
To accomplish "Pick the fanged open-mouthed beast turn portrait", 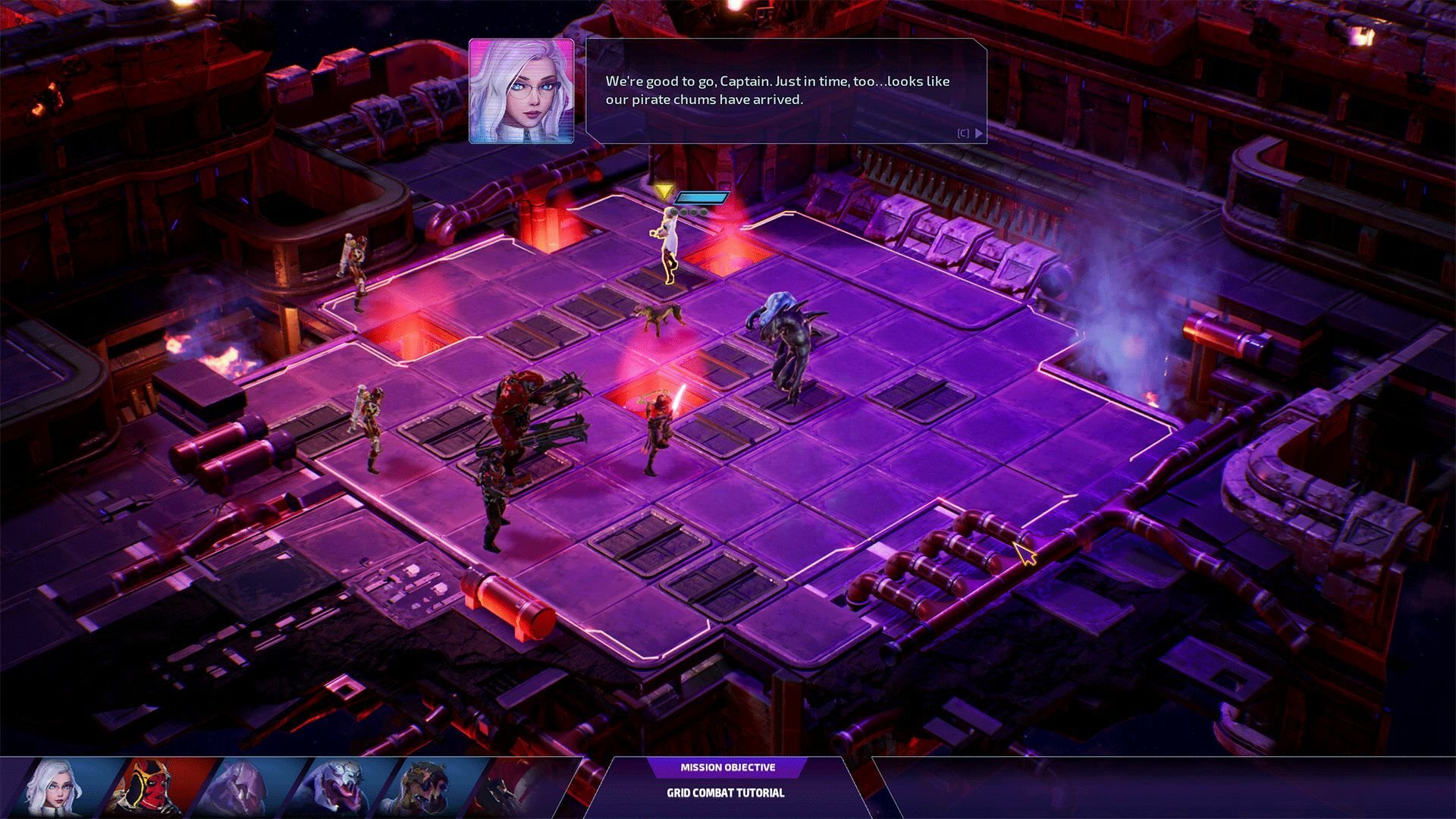I will tap(339, 787).
